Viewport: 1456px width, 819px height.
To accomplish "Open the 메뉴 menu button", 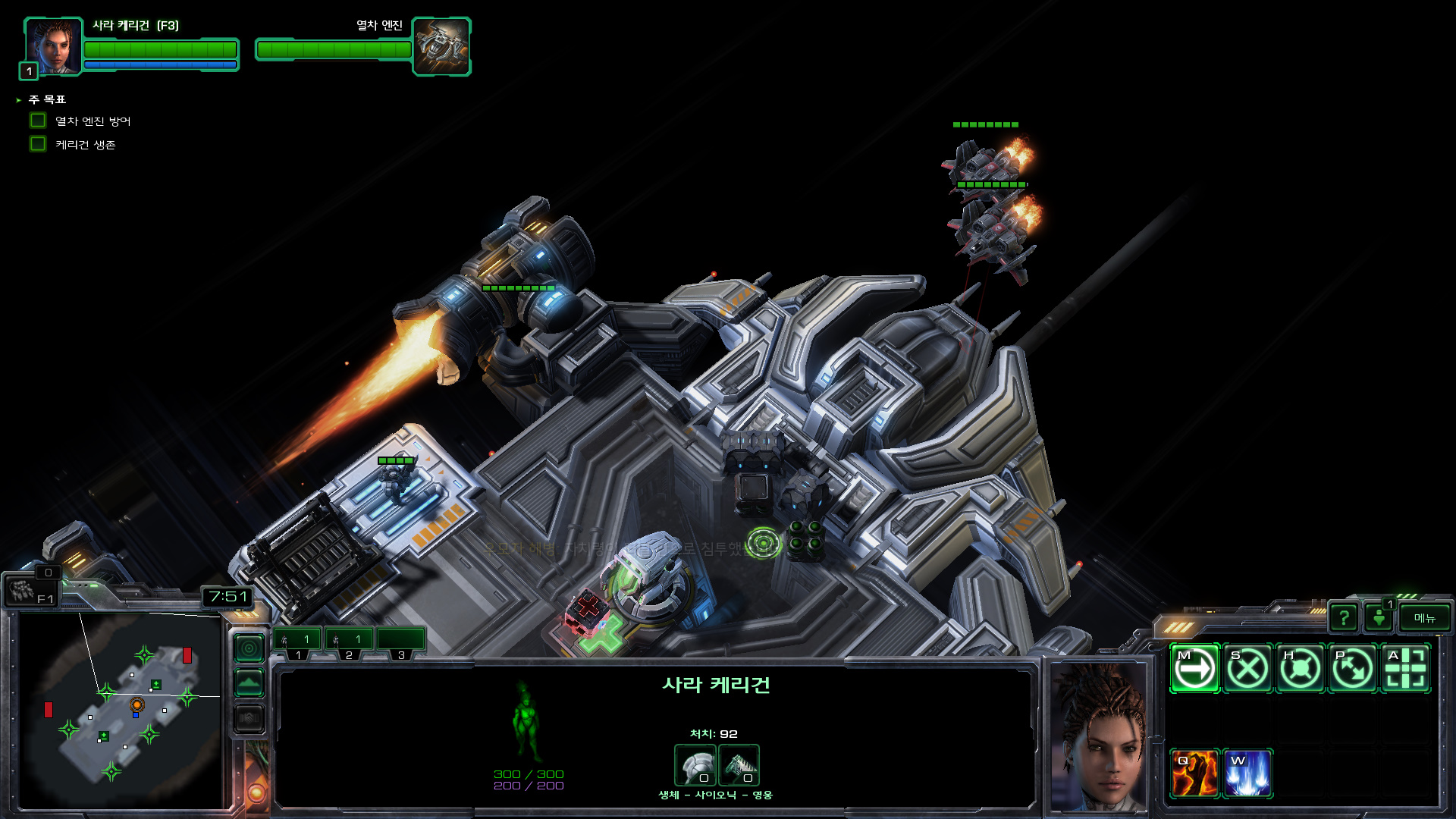I will tap(1424, 618).
